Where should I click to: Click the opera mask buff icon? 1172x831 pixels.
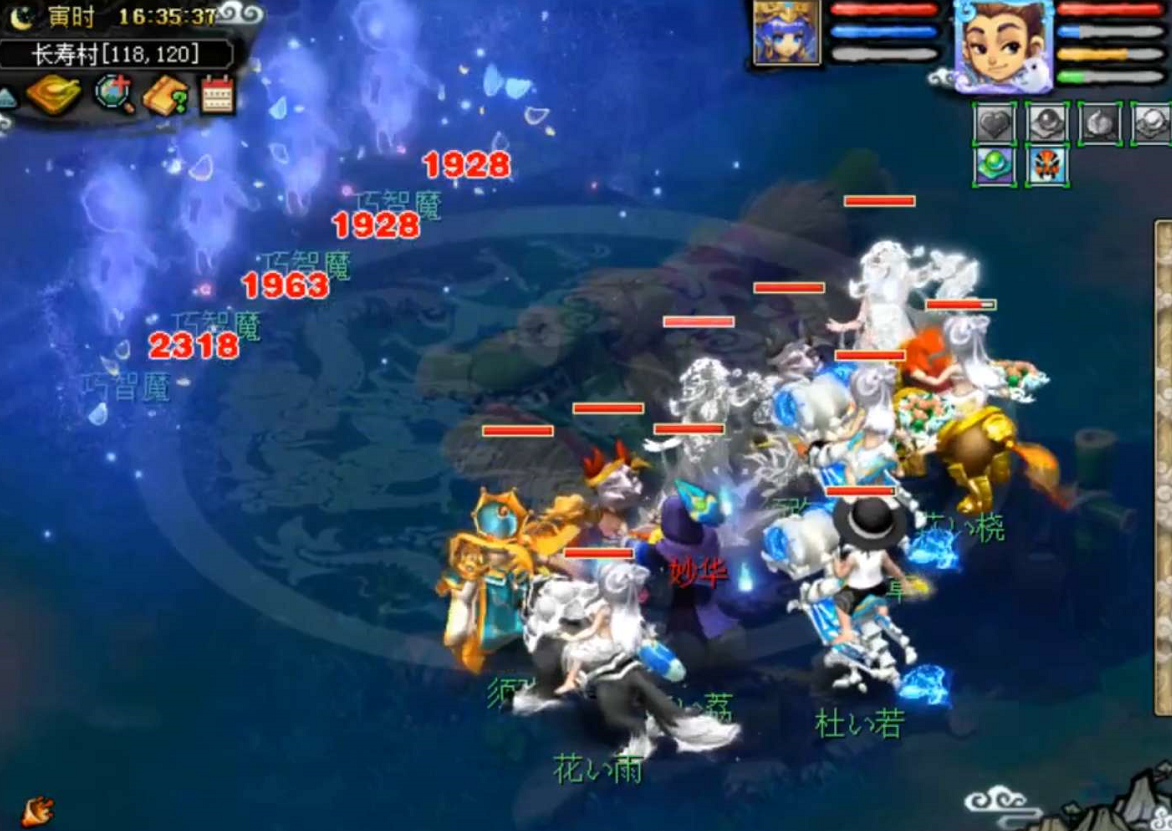tap(1046, 165)
